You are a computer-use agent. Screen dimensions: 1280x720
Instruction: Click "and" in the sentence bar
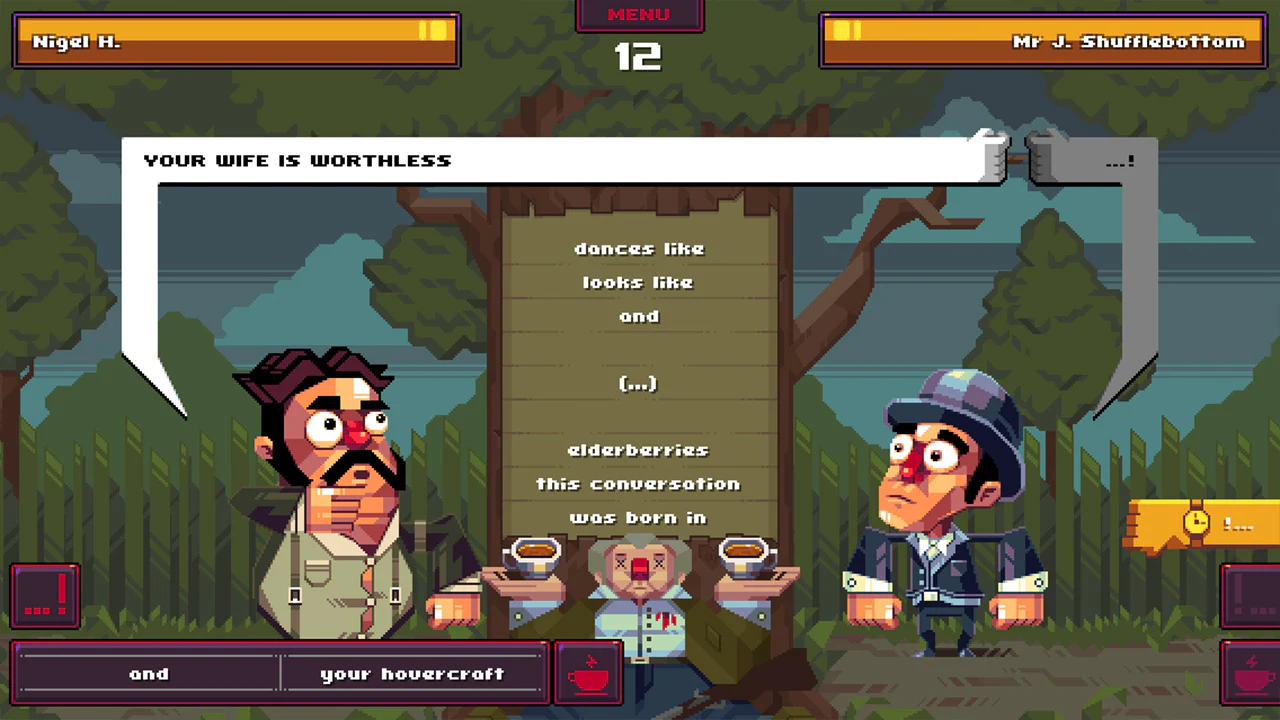point(149,673)
